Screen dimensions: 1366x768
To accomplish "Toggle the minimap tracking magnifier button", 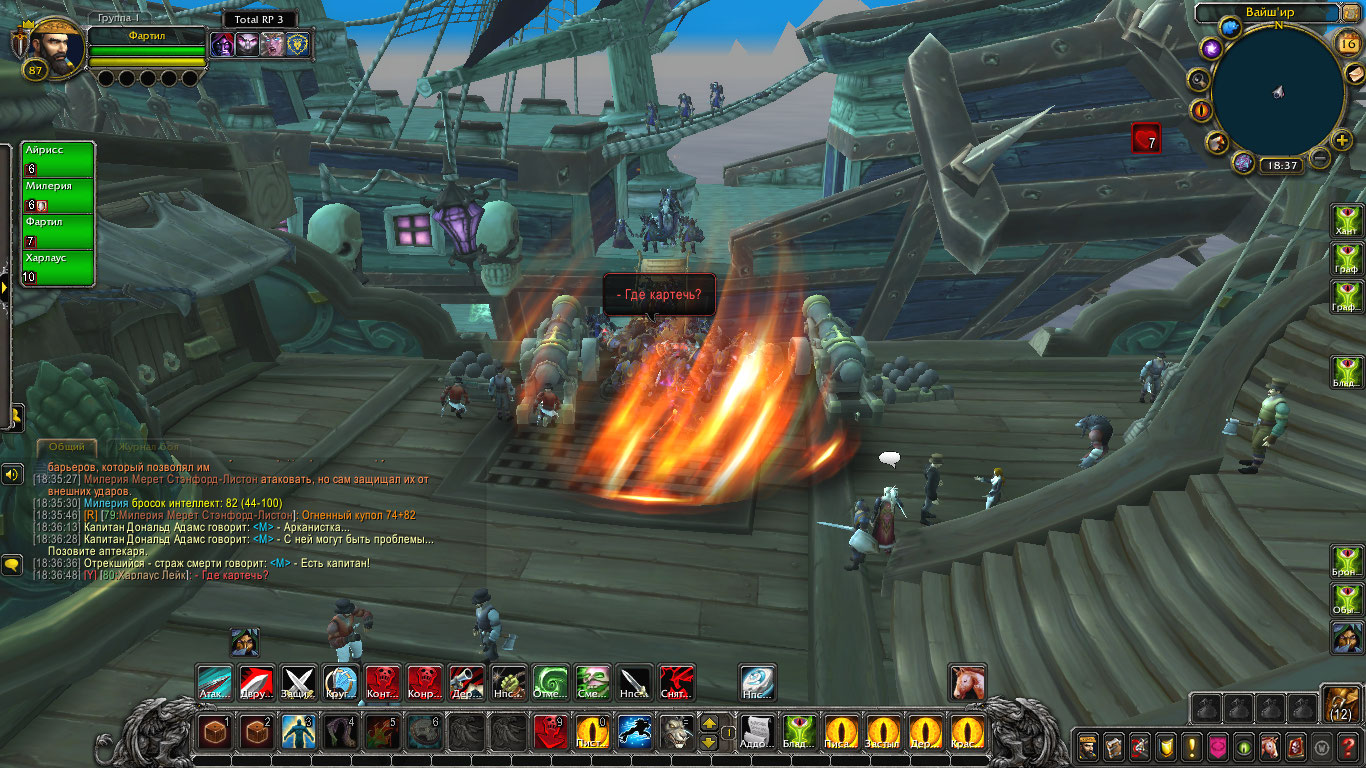I will pyautogui.click(x=1198, y=80).
